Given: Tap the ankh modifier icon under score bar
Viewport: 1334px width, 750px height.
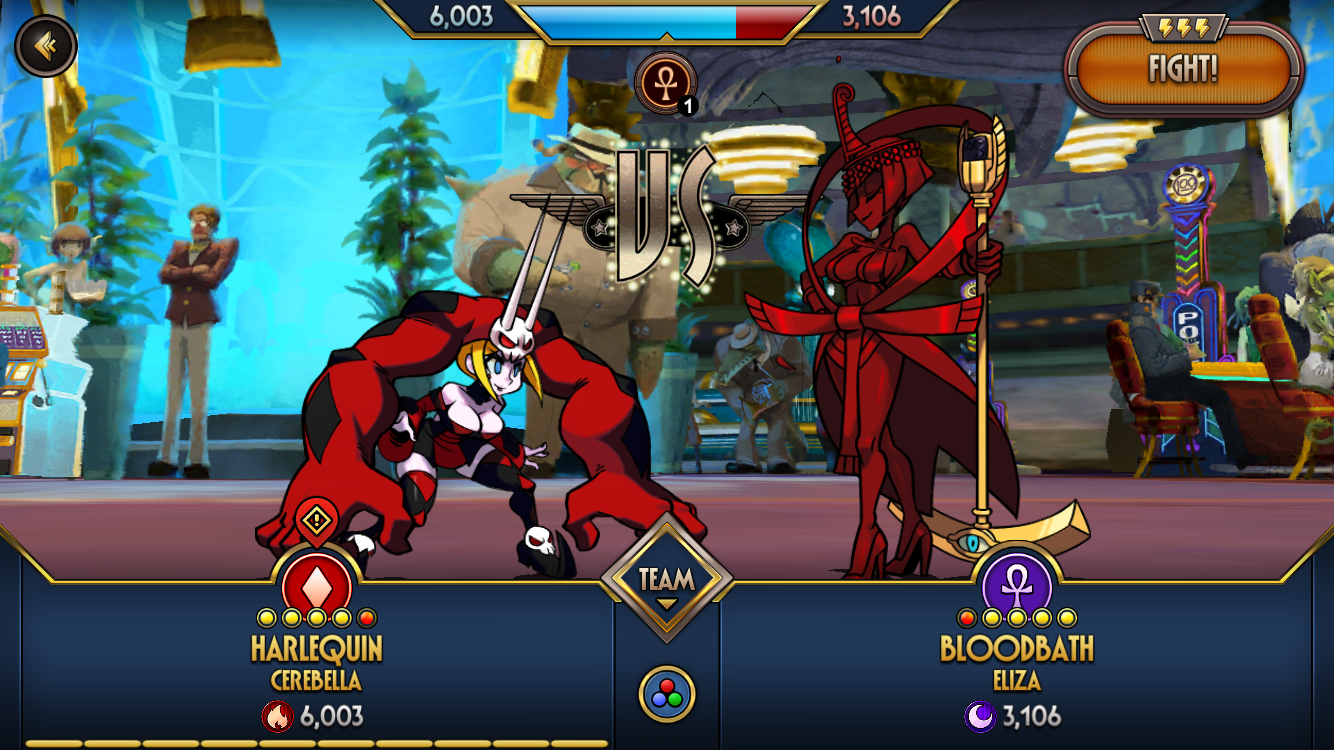Looking at the screenshot, I should (x=665, y=82).
